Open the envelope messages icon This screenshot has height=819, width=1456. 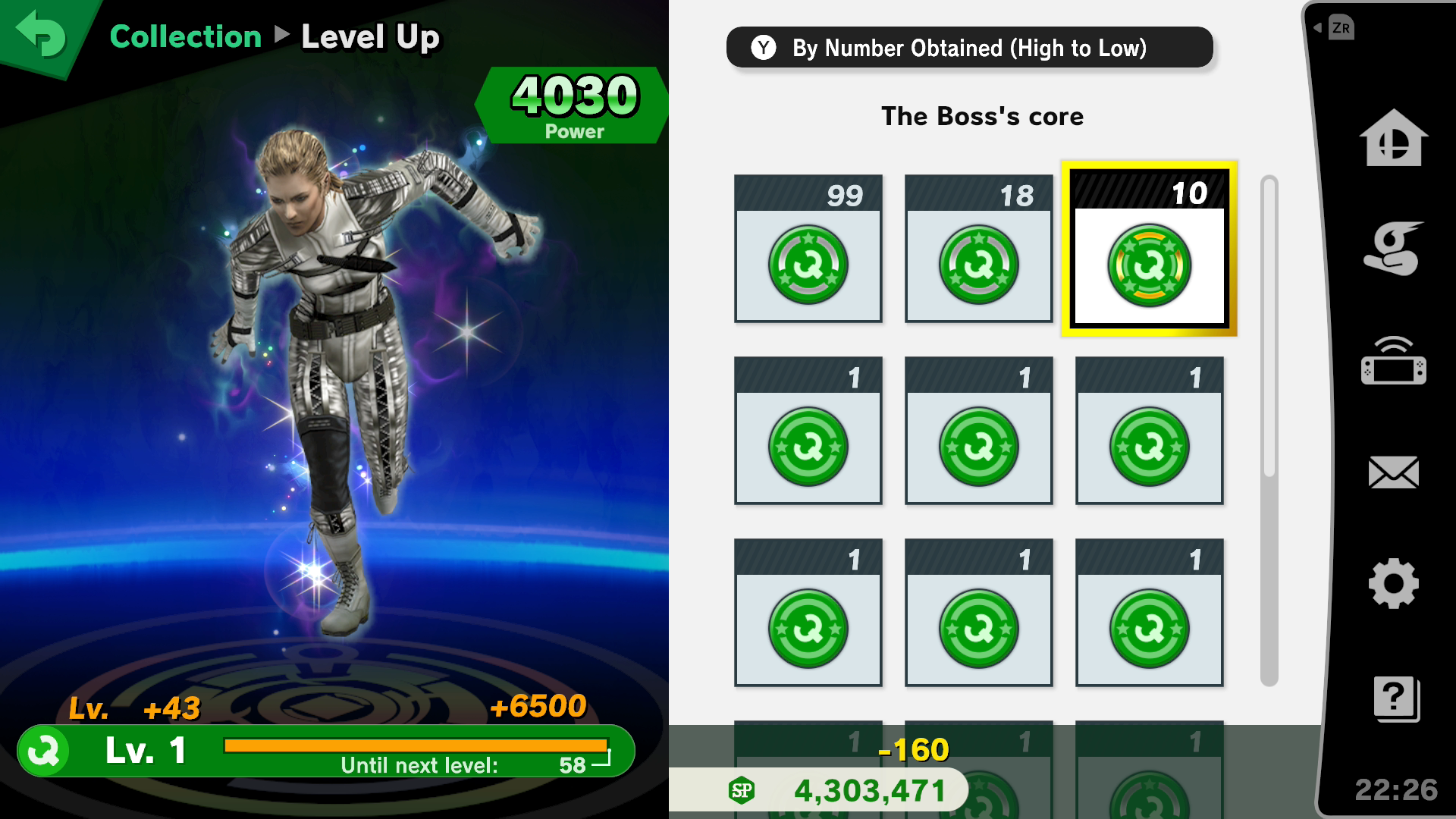pyautogui.click(x=1393, y=472)
